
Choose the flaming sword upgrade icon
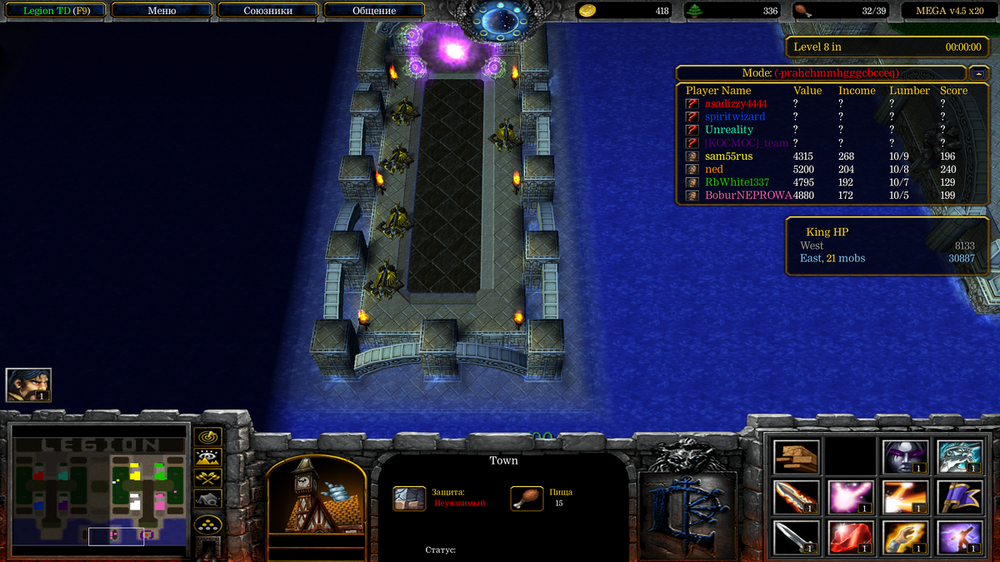point(797,496)
